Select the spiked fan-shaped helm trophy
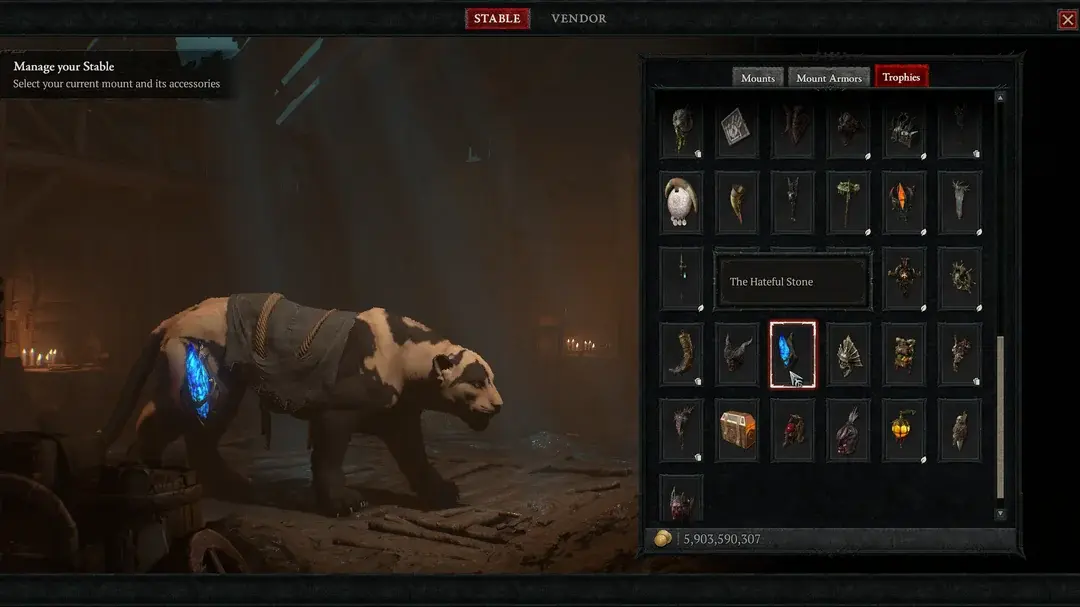1080x607 pixels. pyautogui.click(x=848, y=354)
